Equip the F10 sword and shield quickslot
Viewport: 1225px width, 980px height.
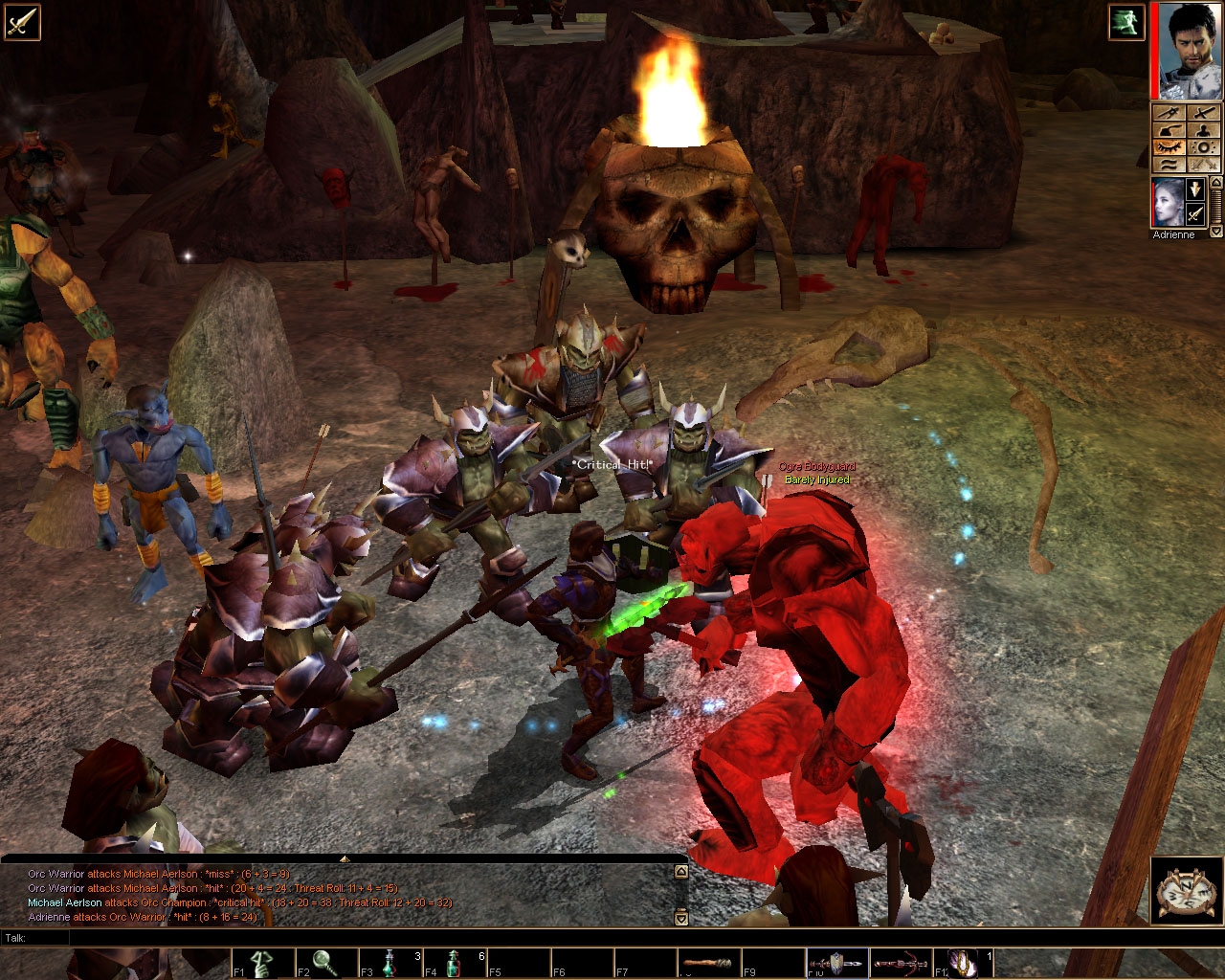[x=835, y=963]
